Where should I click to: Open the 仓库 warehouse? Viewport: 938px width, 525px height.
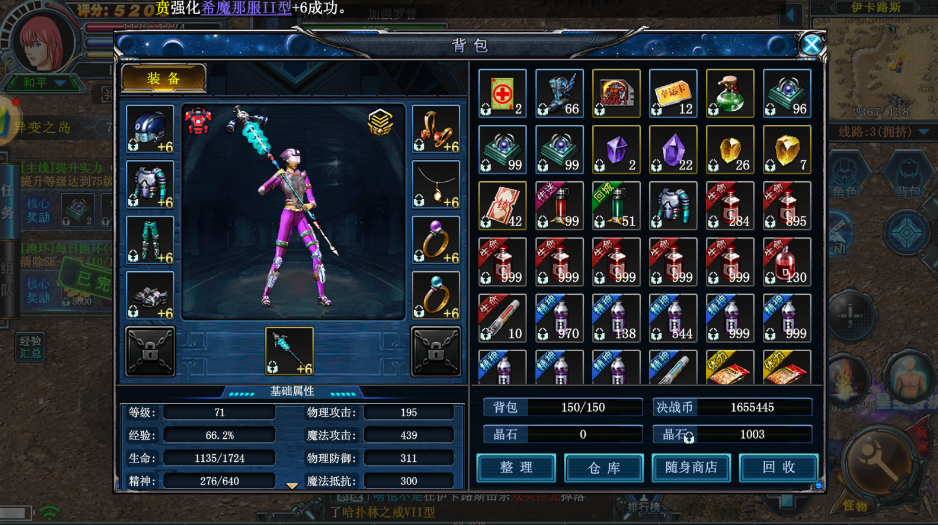603,467
